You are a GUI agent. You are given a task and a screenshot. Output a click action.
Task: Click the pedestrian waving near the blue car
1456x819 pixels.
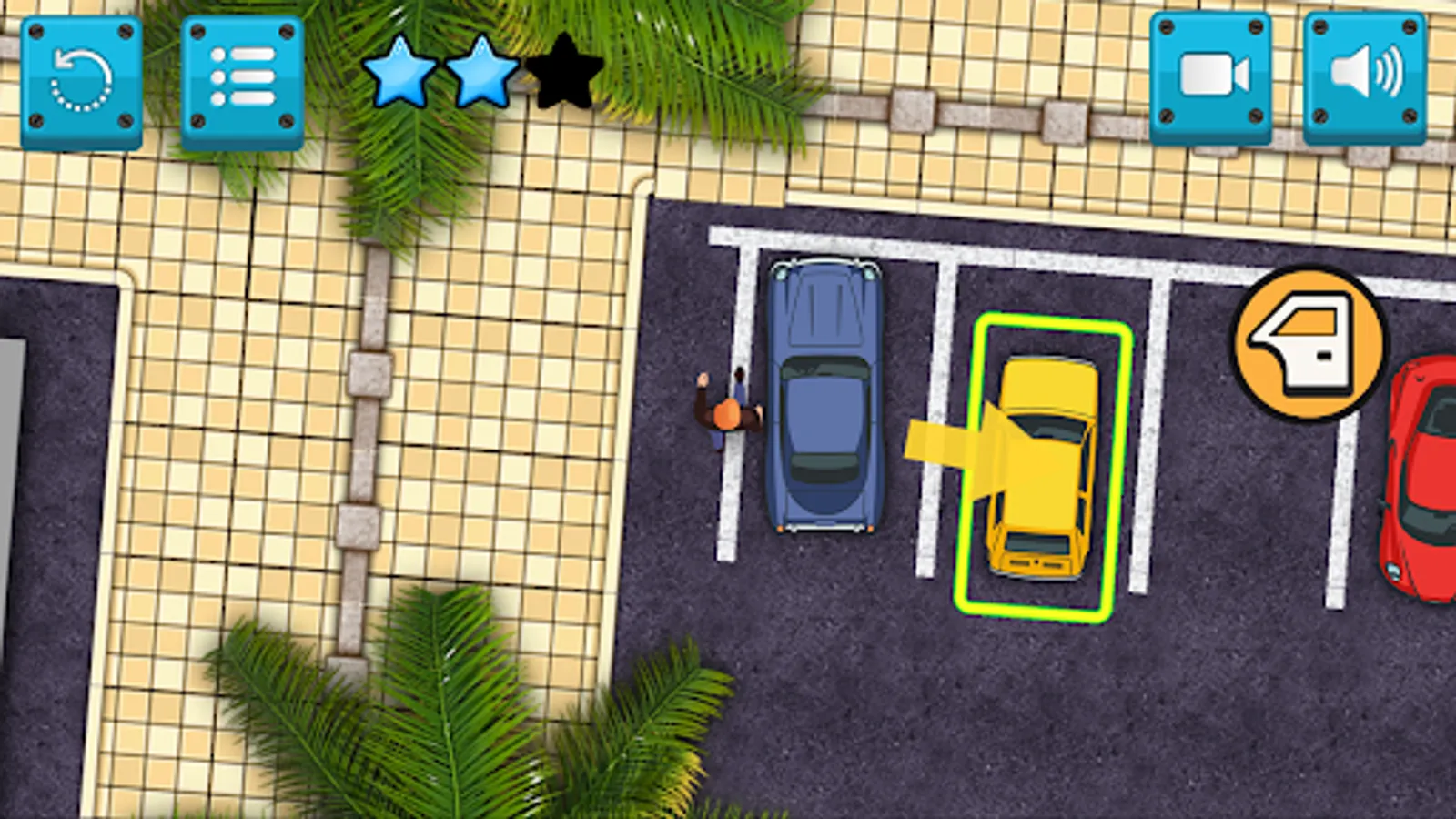click(x=728, y=414)
